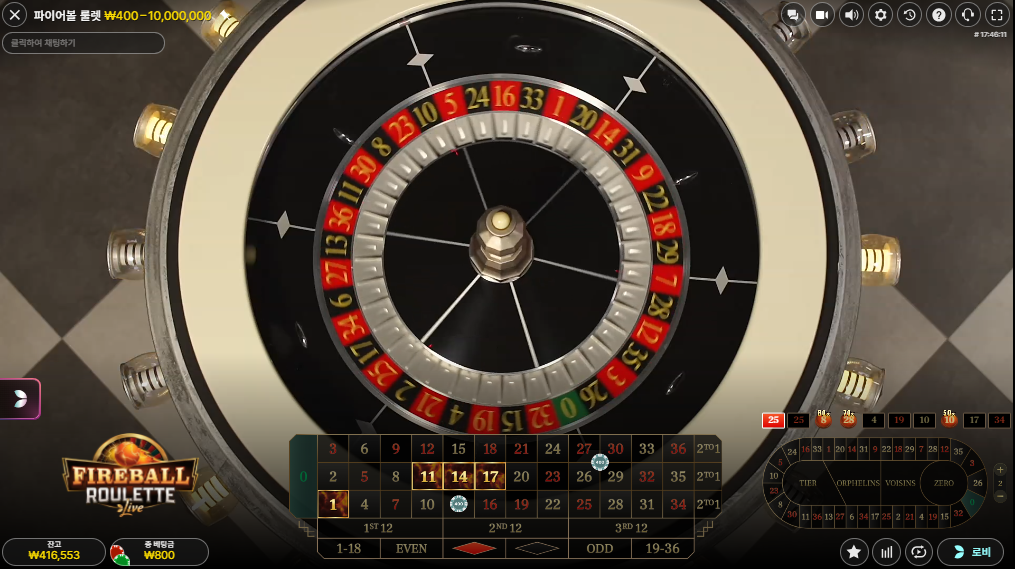Return to the lobby with the 로비 button
Image resolution: width=1015 pixels, height=569 pixels.
970,551
